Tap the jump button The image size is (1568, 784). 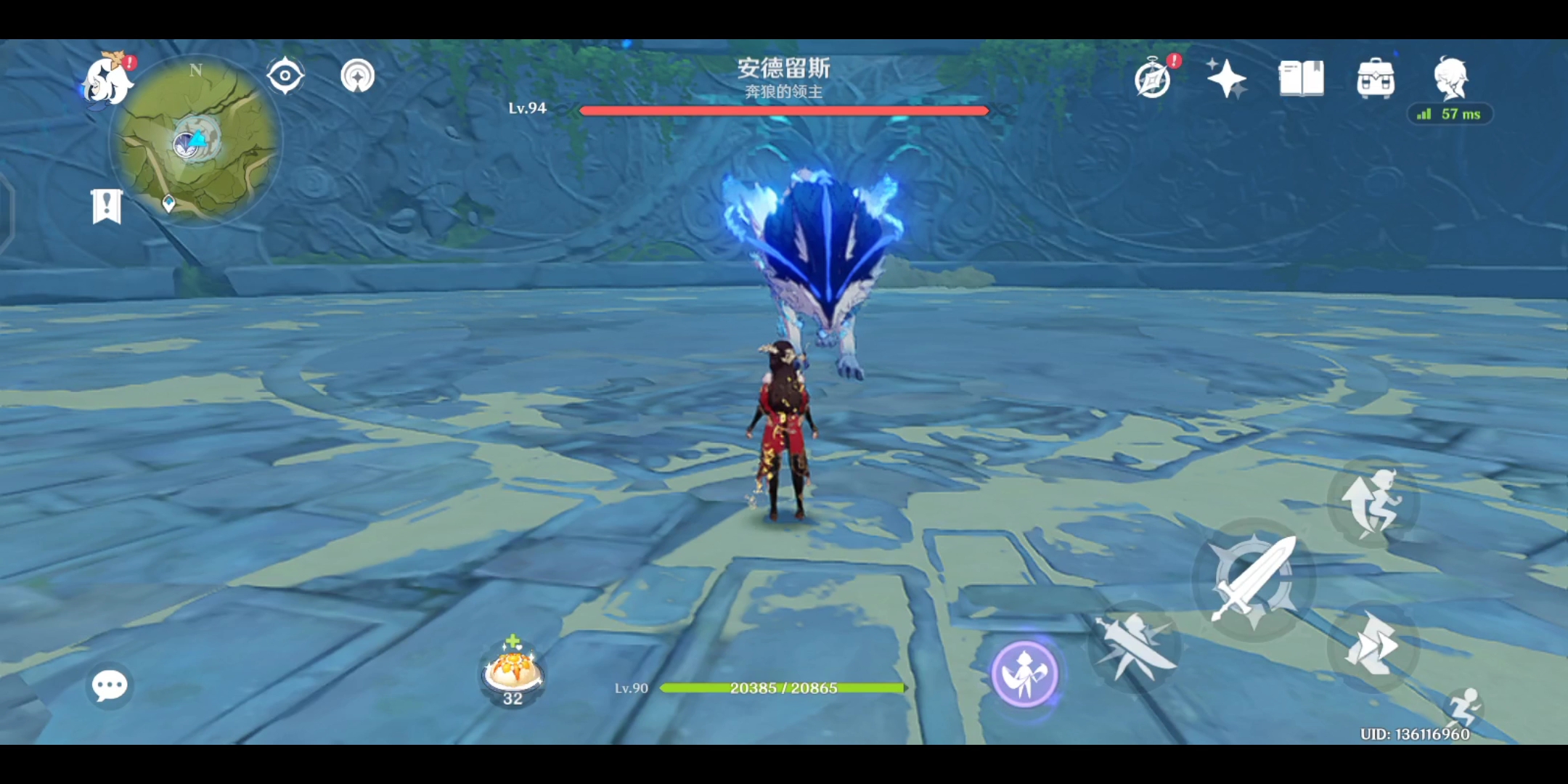click(1372, 502)
